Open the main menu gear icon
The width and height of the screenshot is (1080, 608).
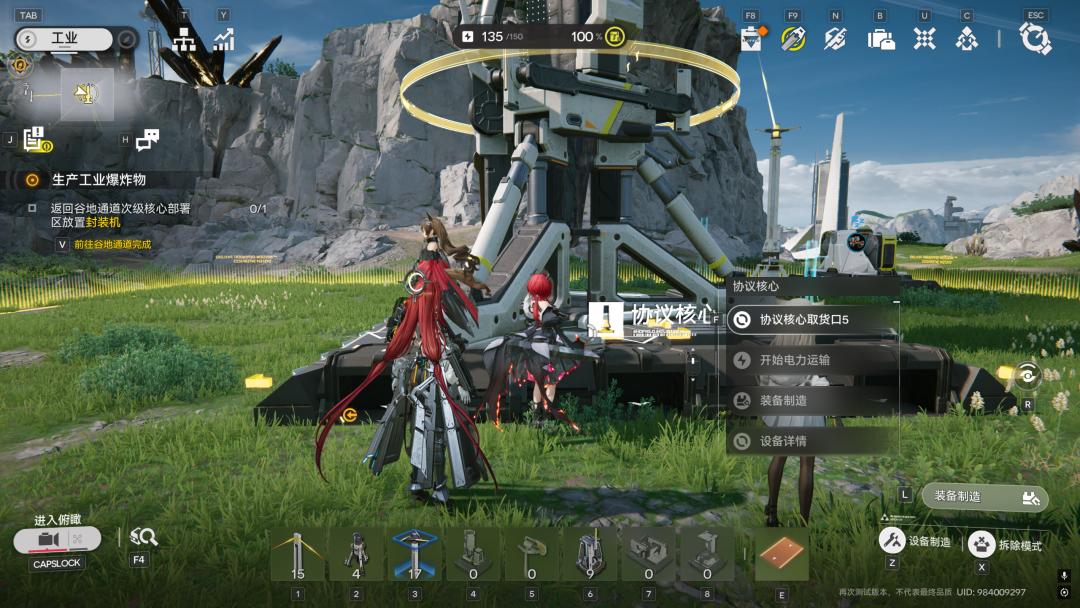point(1035,39)
